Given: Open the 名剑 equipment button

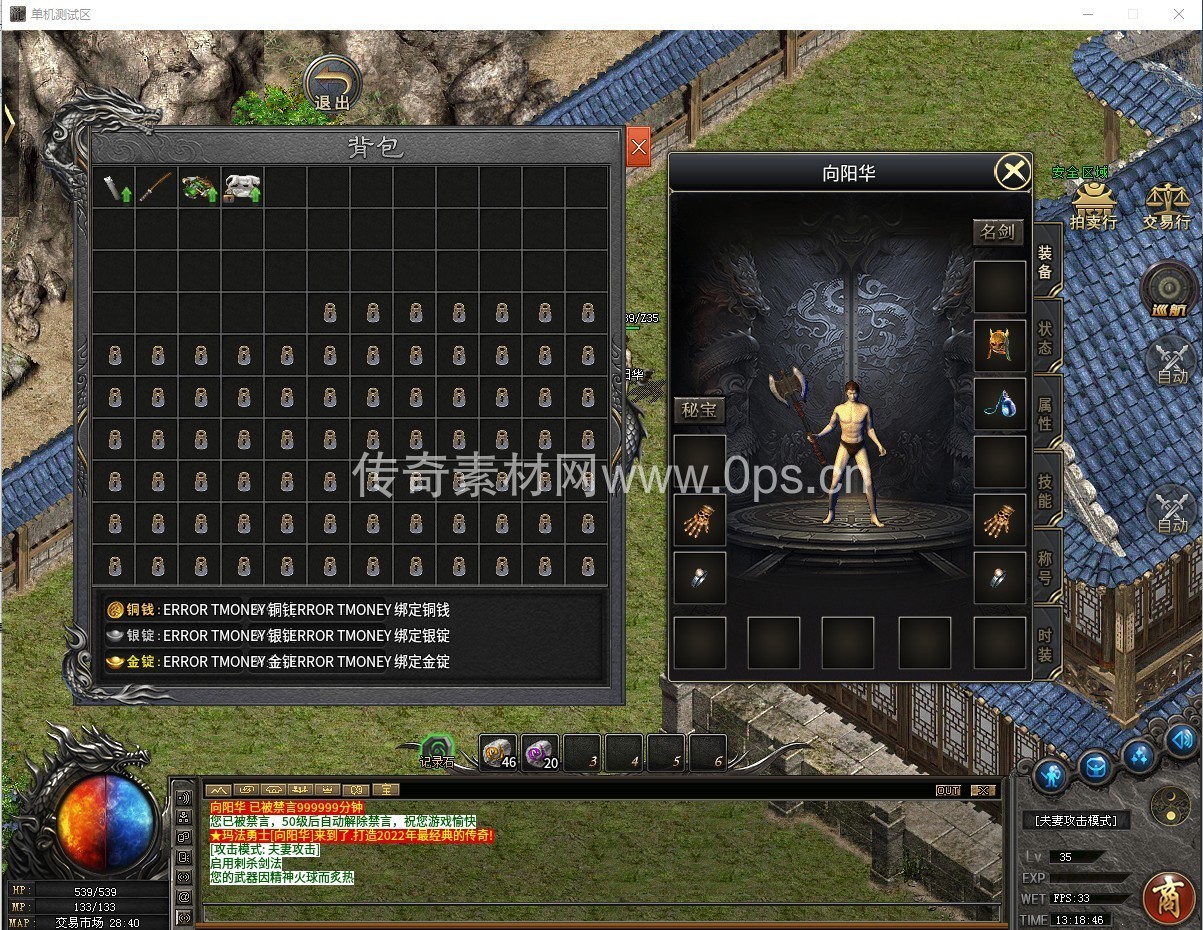Looking at the screenshot, I should coord(998,232).
